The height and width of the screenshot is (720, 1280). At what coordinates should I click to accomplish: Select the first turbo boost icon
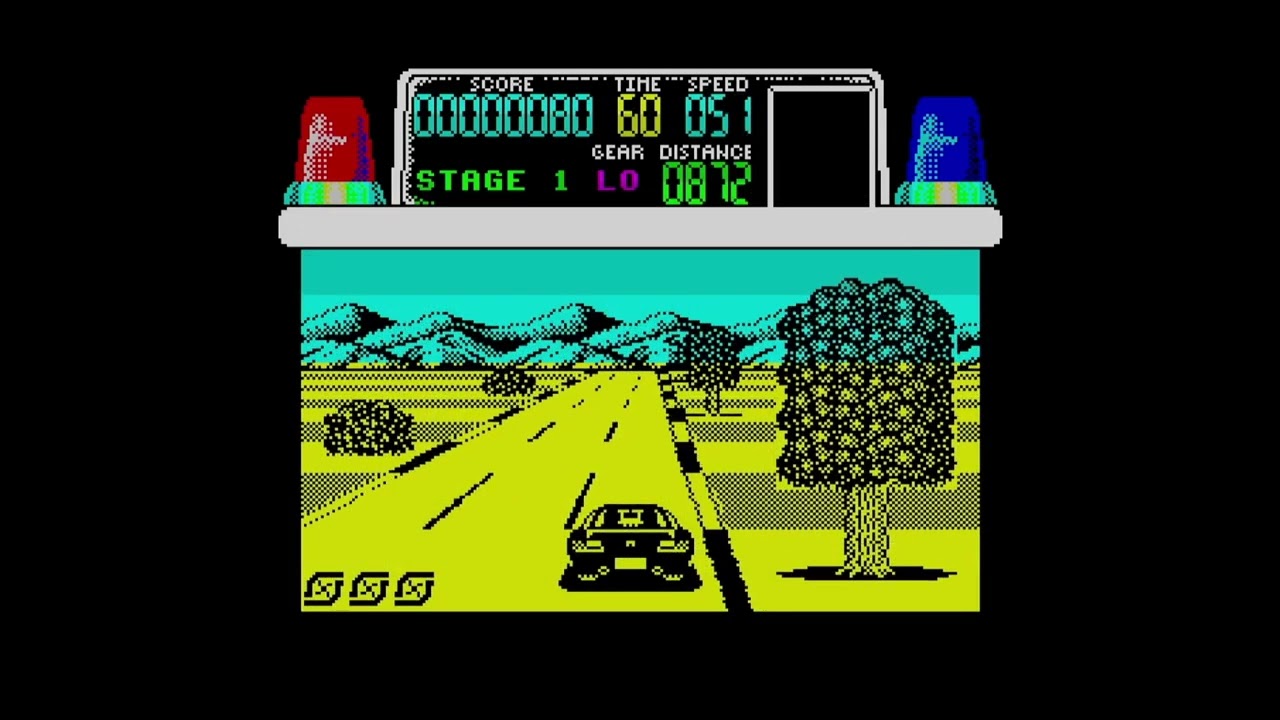[x=322, y=587]
